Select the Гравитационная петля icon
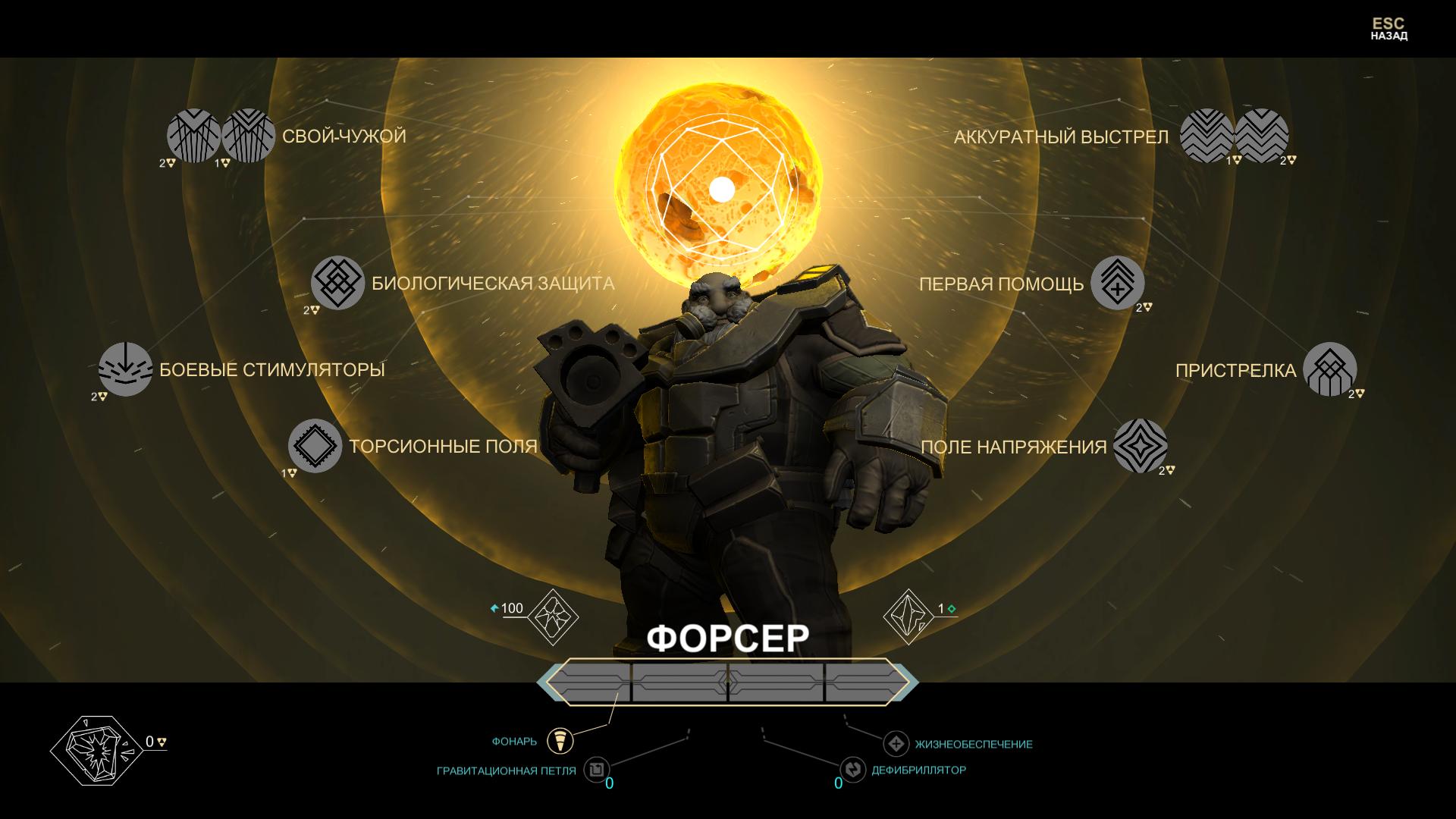The height and width of the screenshot is (819, 1456). pyautogui.click(x=597, y=770)
